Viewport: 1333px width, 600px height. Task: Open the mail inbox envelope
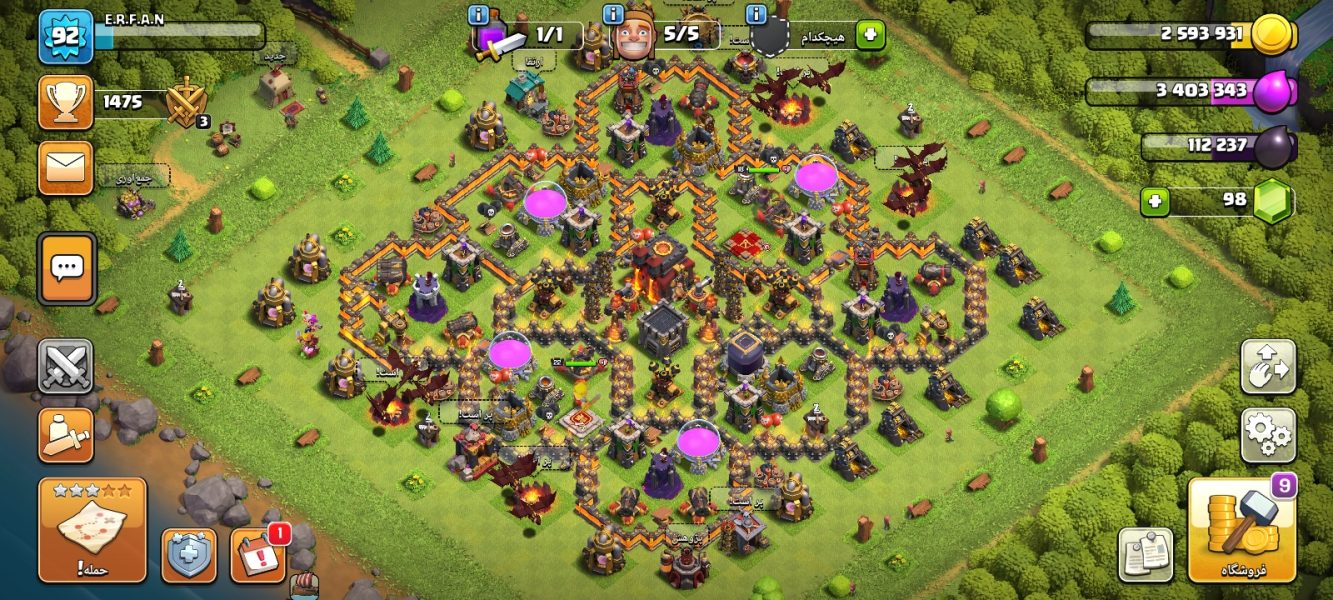(x=66, y=168)
